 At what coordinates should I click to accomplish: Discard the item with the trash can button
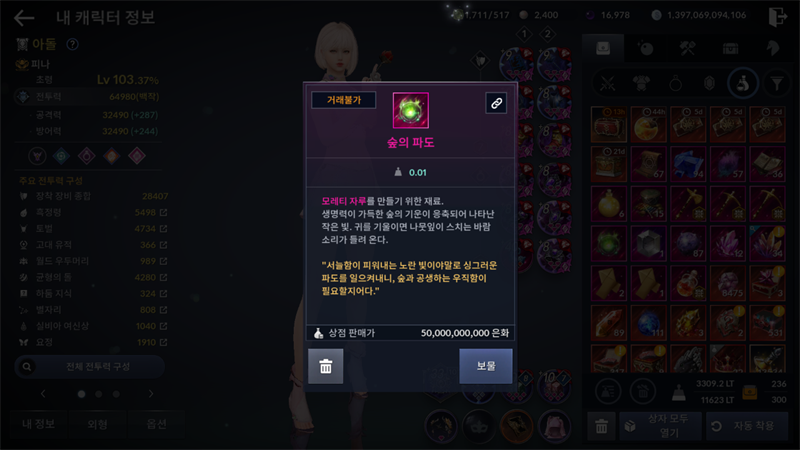pos(326,367)
